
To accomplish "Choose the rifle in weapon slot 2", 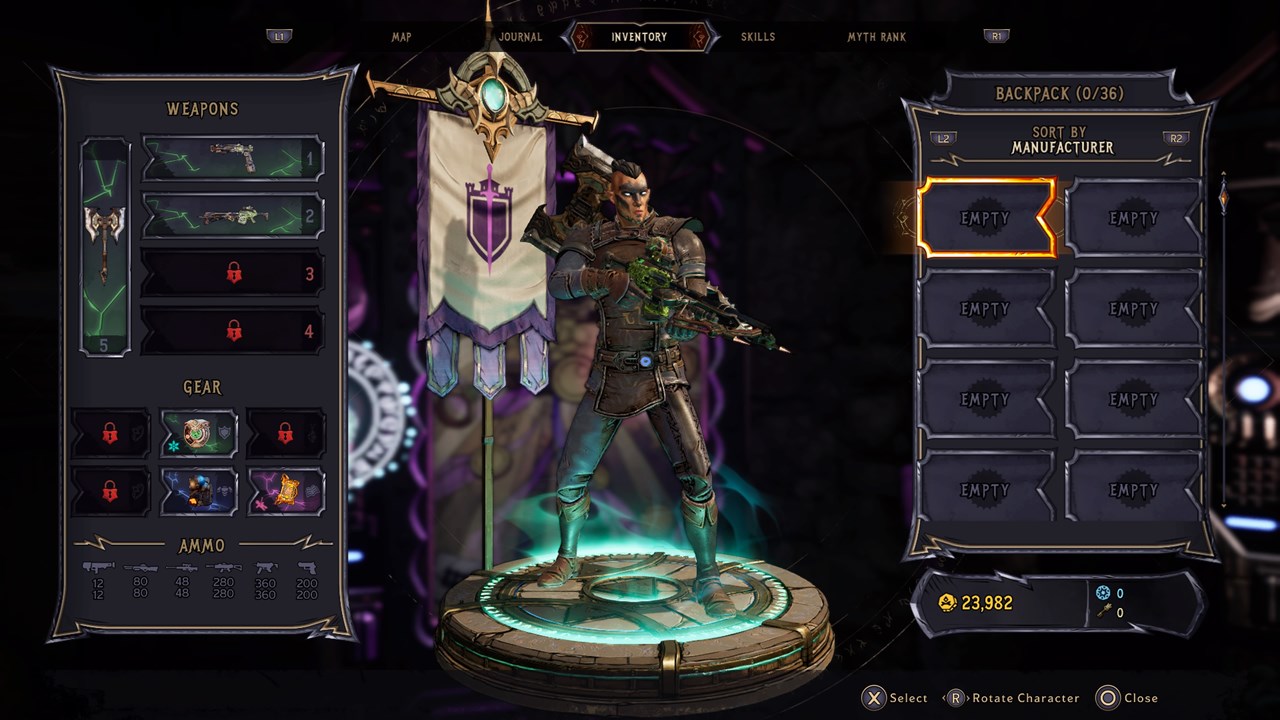I will (x=233, y=215).
